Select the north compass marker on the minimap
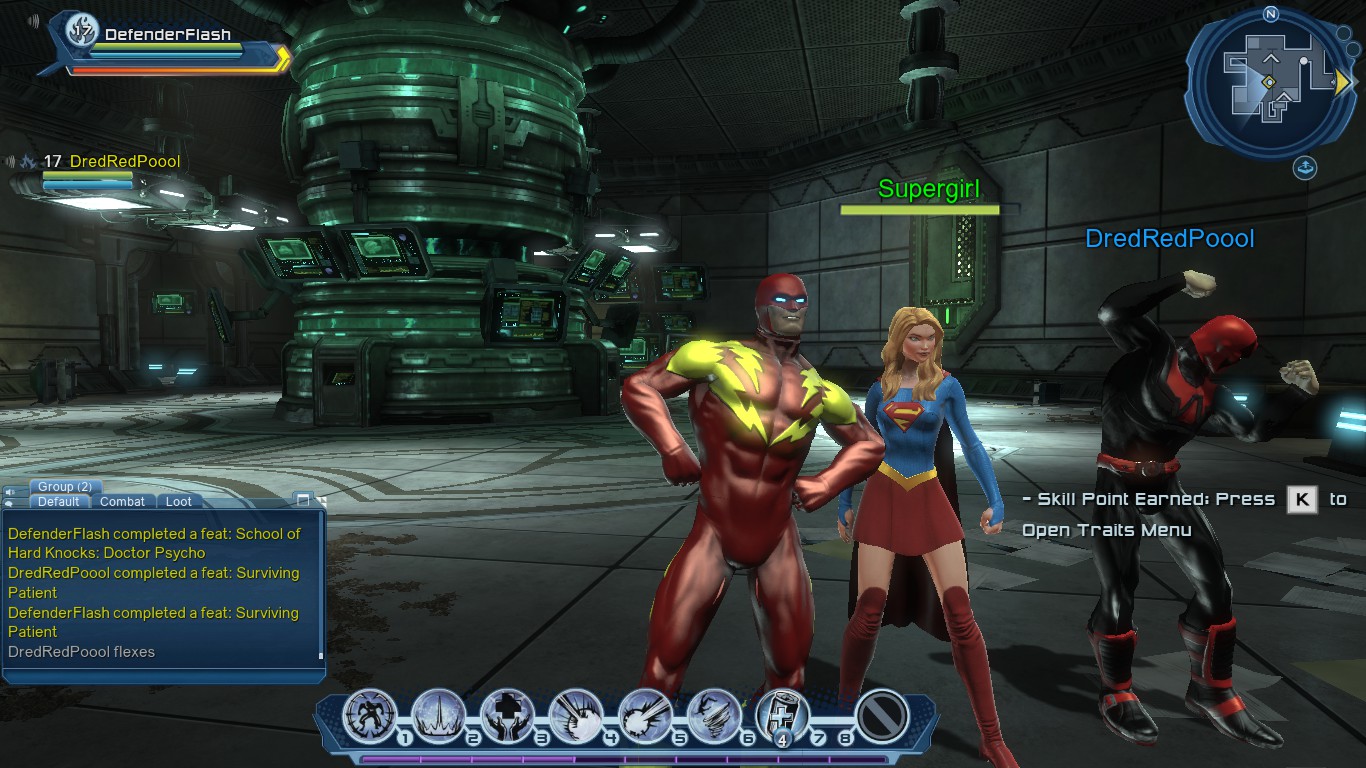This screenshot has height=768, width=1366. tap(1271, 13)
